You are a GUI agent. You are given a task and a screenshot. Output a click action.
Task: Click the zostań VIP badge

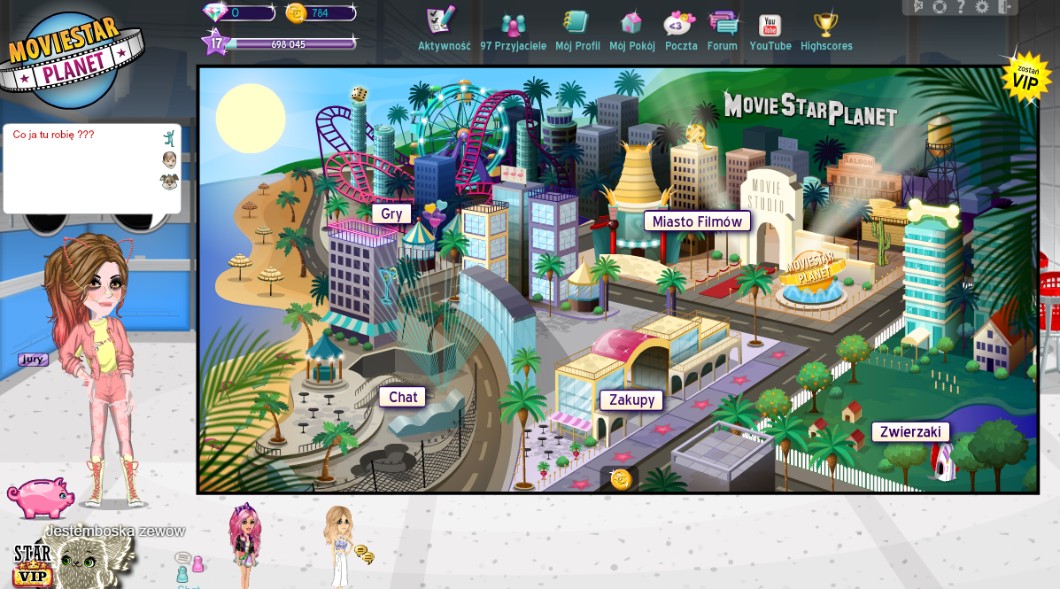pos(1025,78)
